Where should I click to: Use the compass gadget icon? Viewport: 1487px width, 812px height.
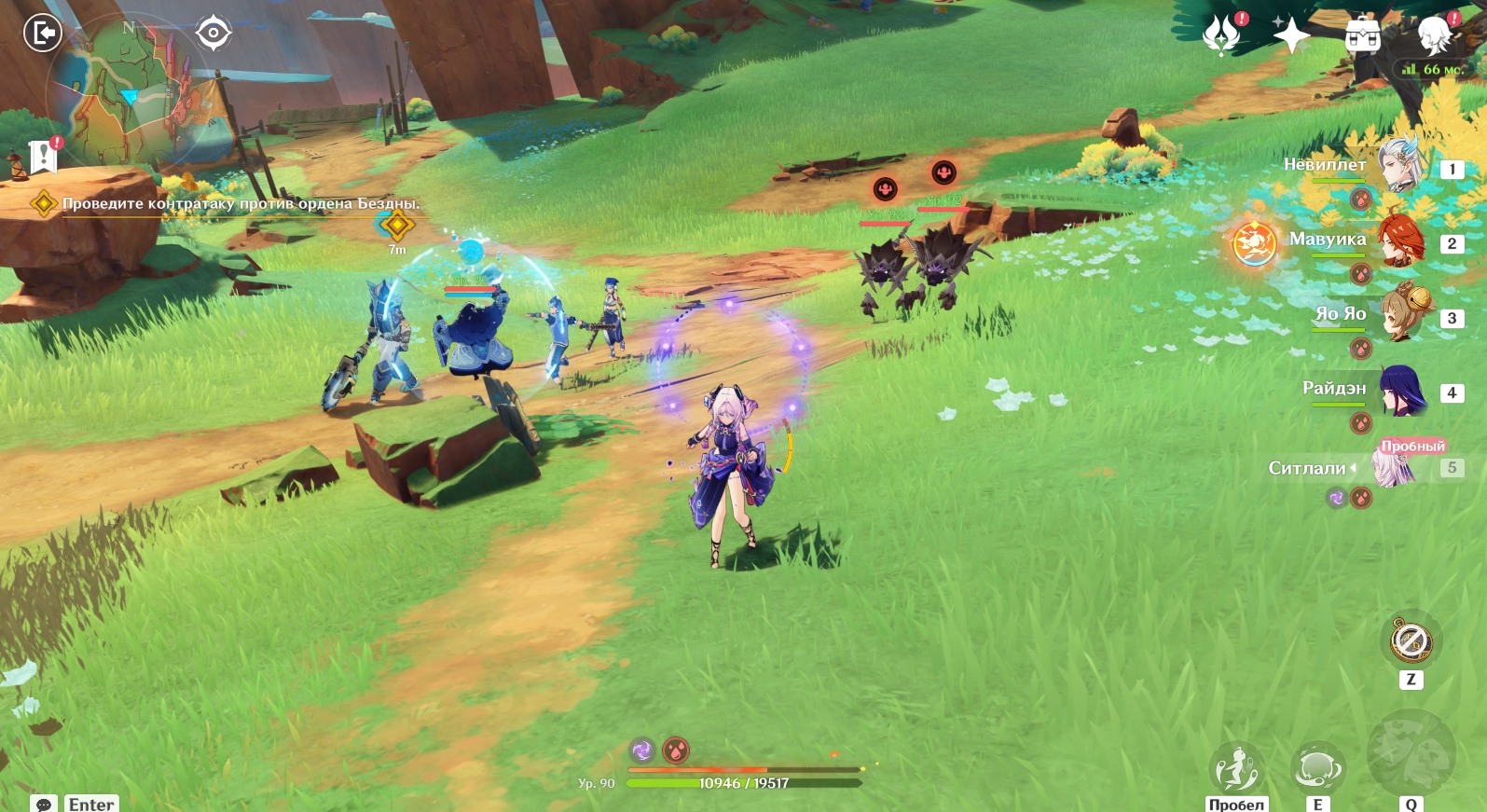tap(1411, 641)
